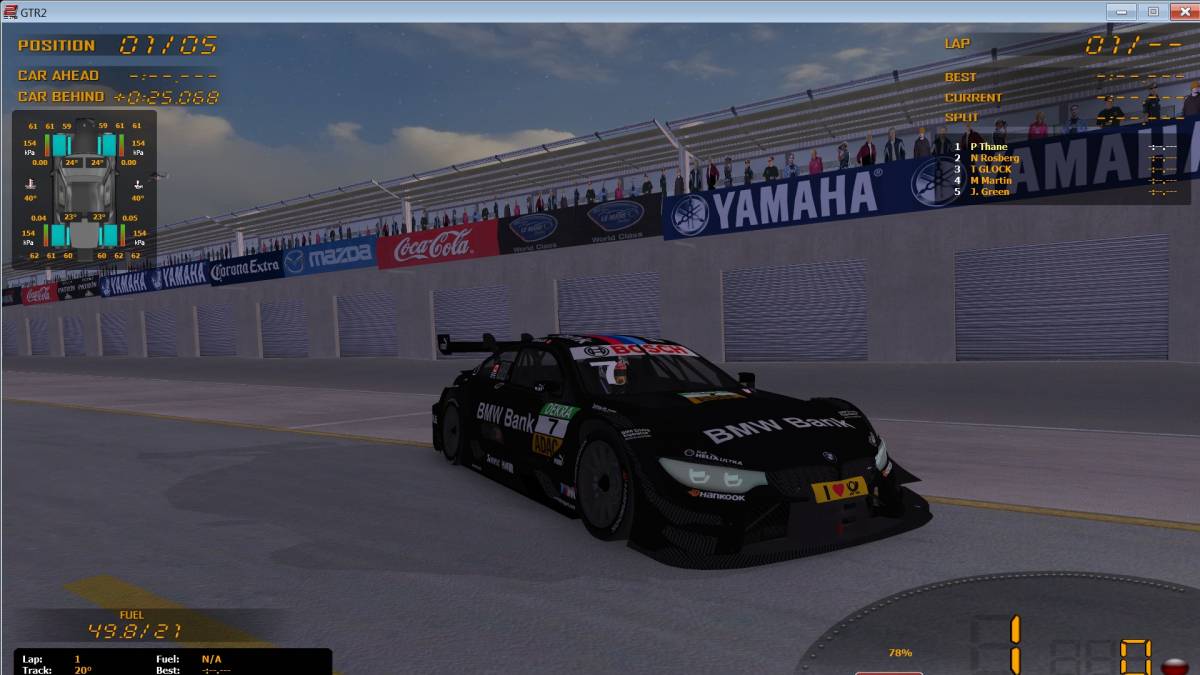Viewport: 1200px width, 675px height.
Task: Select J. Green in the standings list
Action: point(989,191)
